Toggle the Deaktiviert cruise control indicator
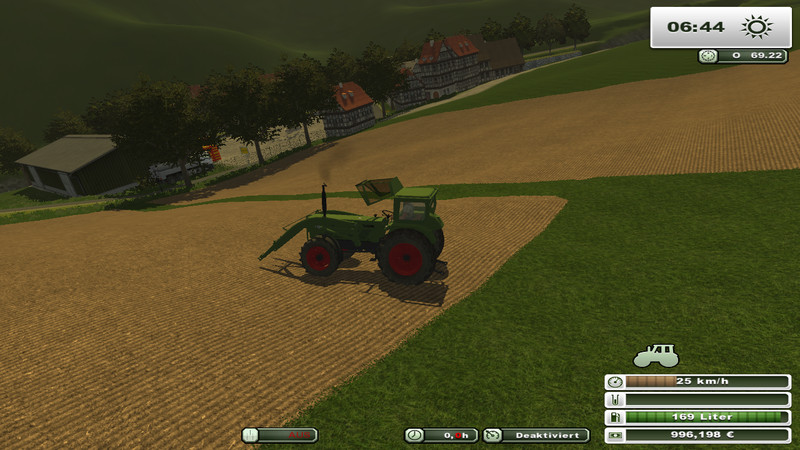The image size is (800, 450). point(536,435)
